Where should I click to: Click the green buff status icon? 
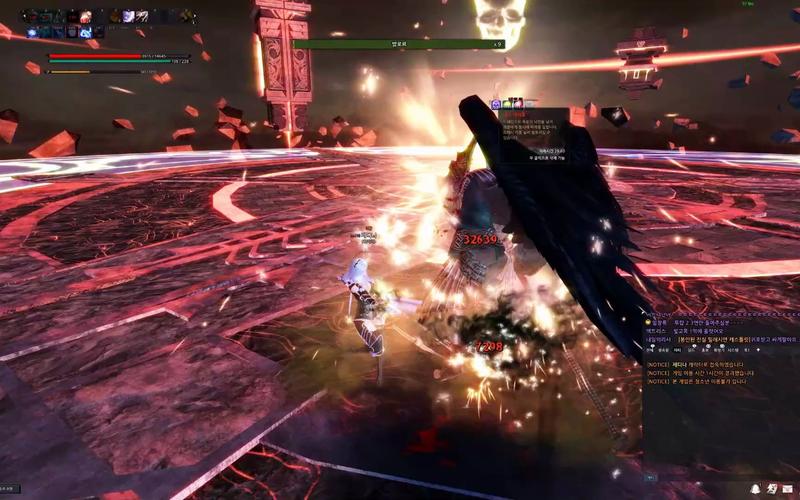(x=507, y=103)
